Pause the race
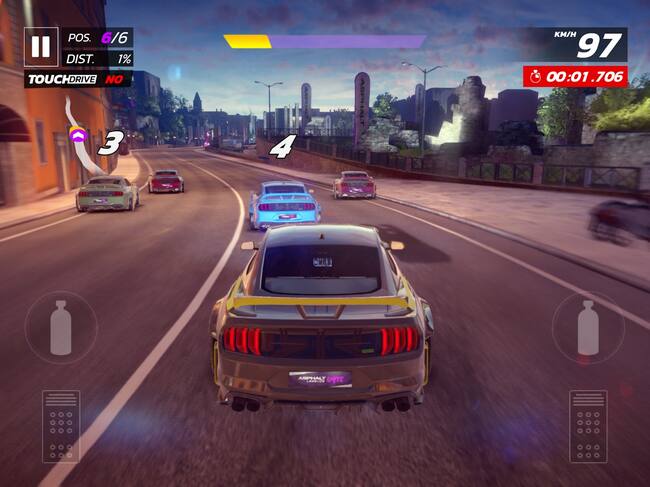The image size is (650, 487). tap(41, 46)
